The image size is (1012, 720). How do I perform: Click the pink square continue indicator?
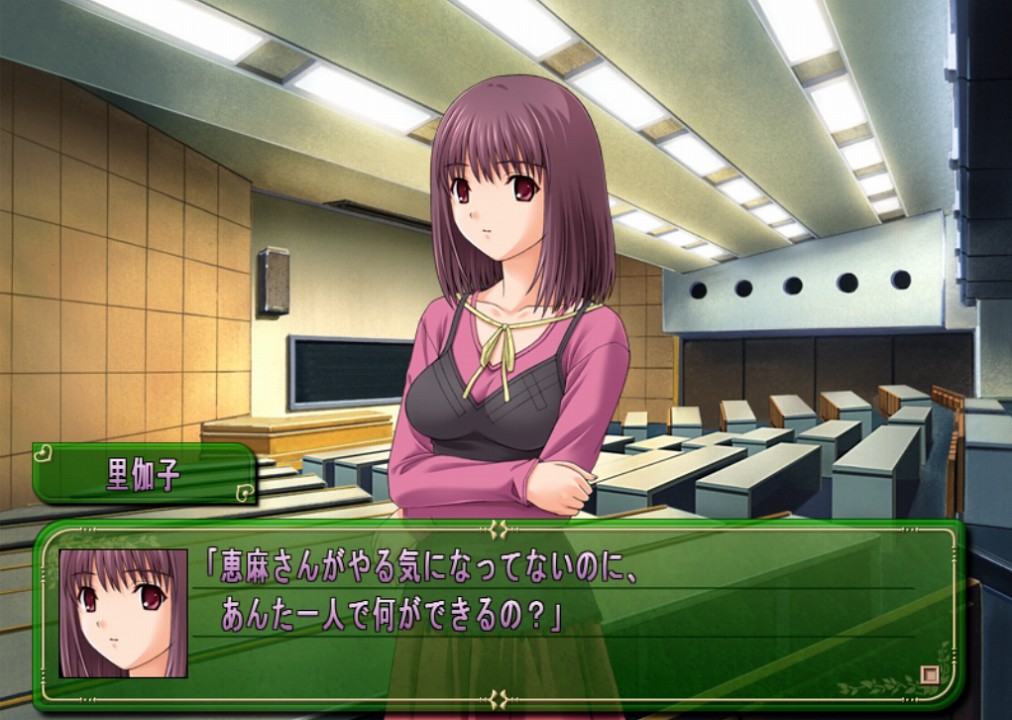pyautogui.click(x=930, y=675)
